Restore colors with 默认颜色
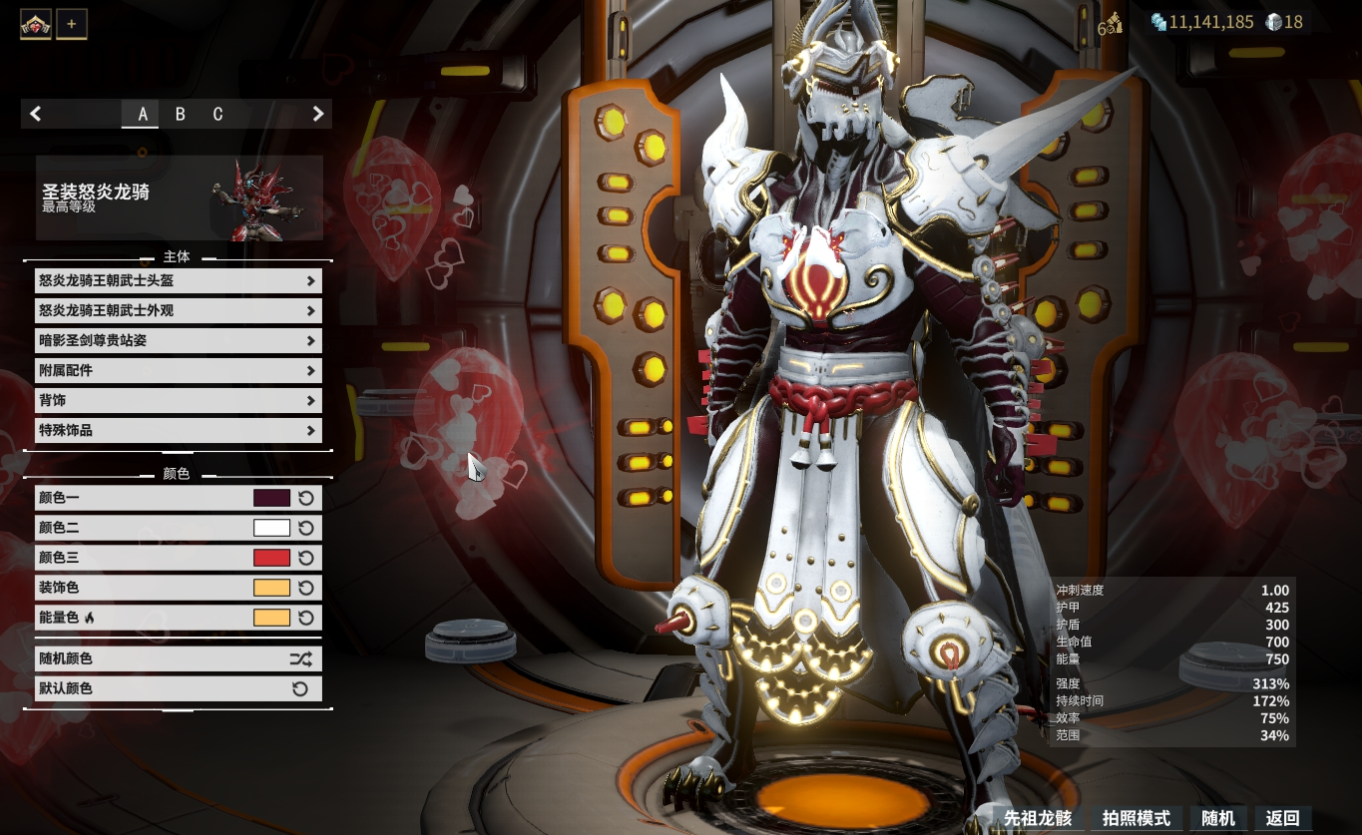Screen dimensions: 1362x835 (x=178, y=689)
